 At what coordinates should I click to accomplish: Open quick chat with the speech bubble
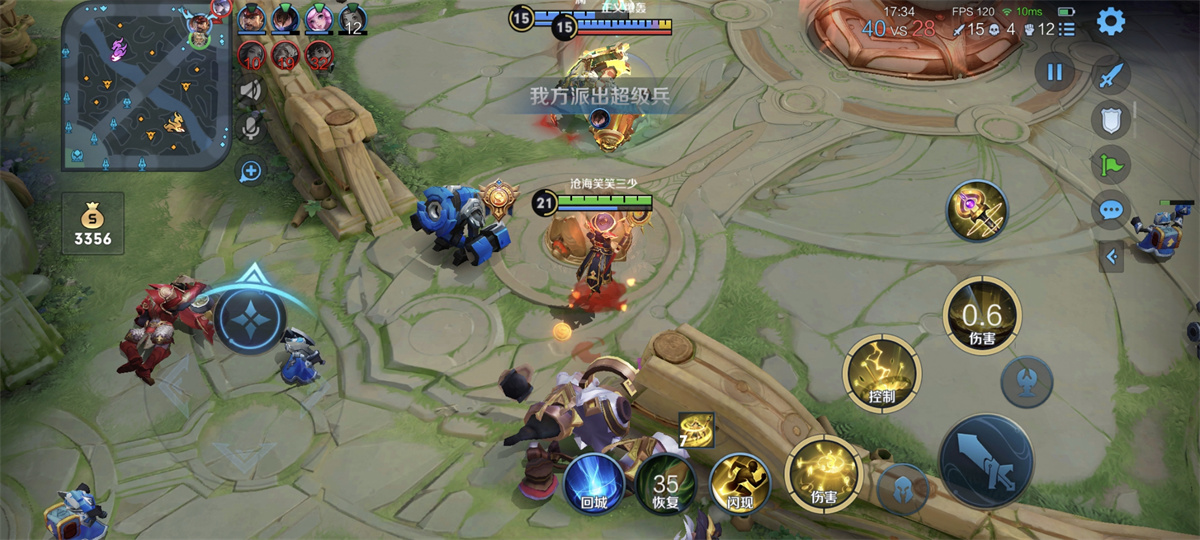coord(1111,210)
